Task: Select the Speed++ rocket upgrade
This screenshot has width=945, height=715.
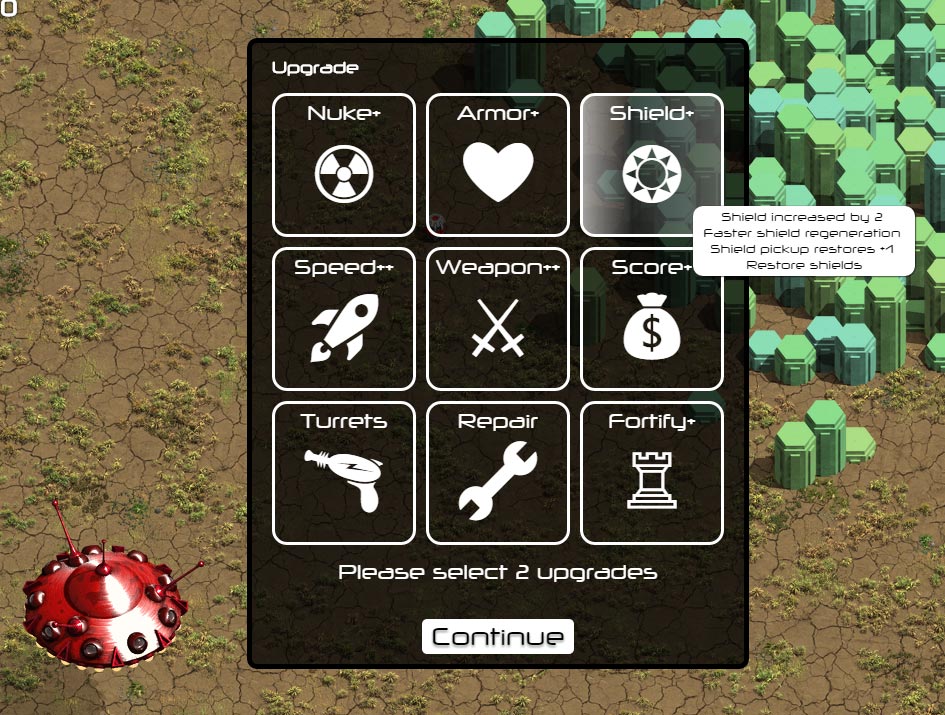Action: pos(343,319)
